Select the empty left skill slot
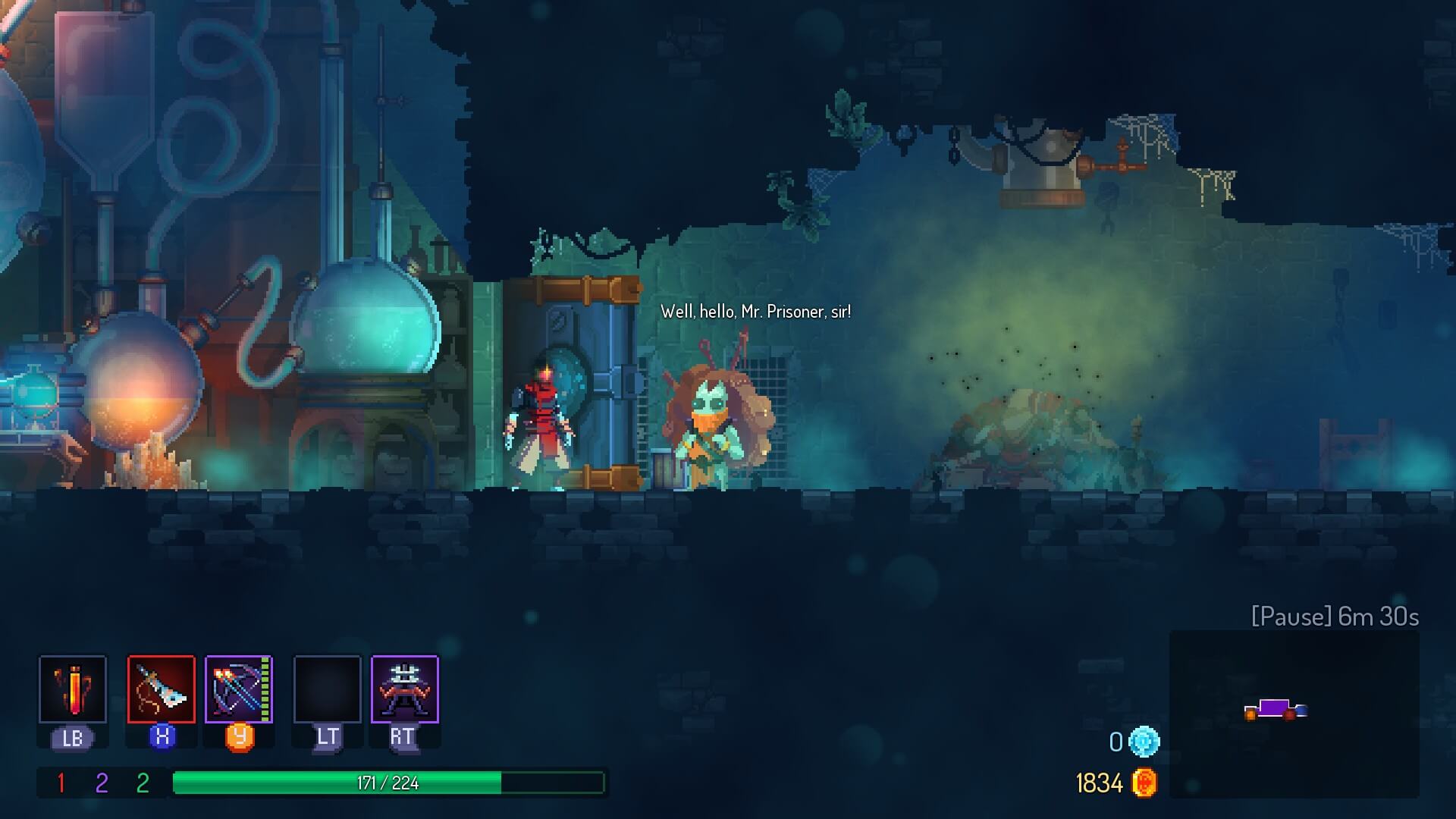The width and height of the screenshot is (1456, 819). 328,689
